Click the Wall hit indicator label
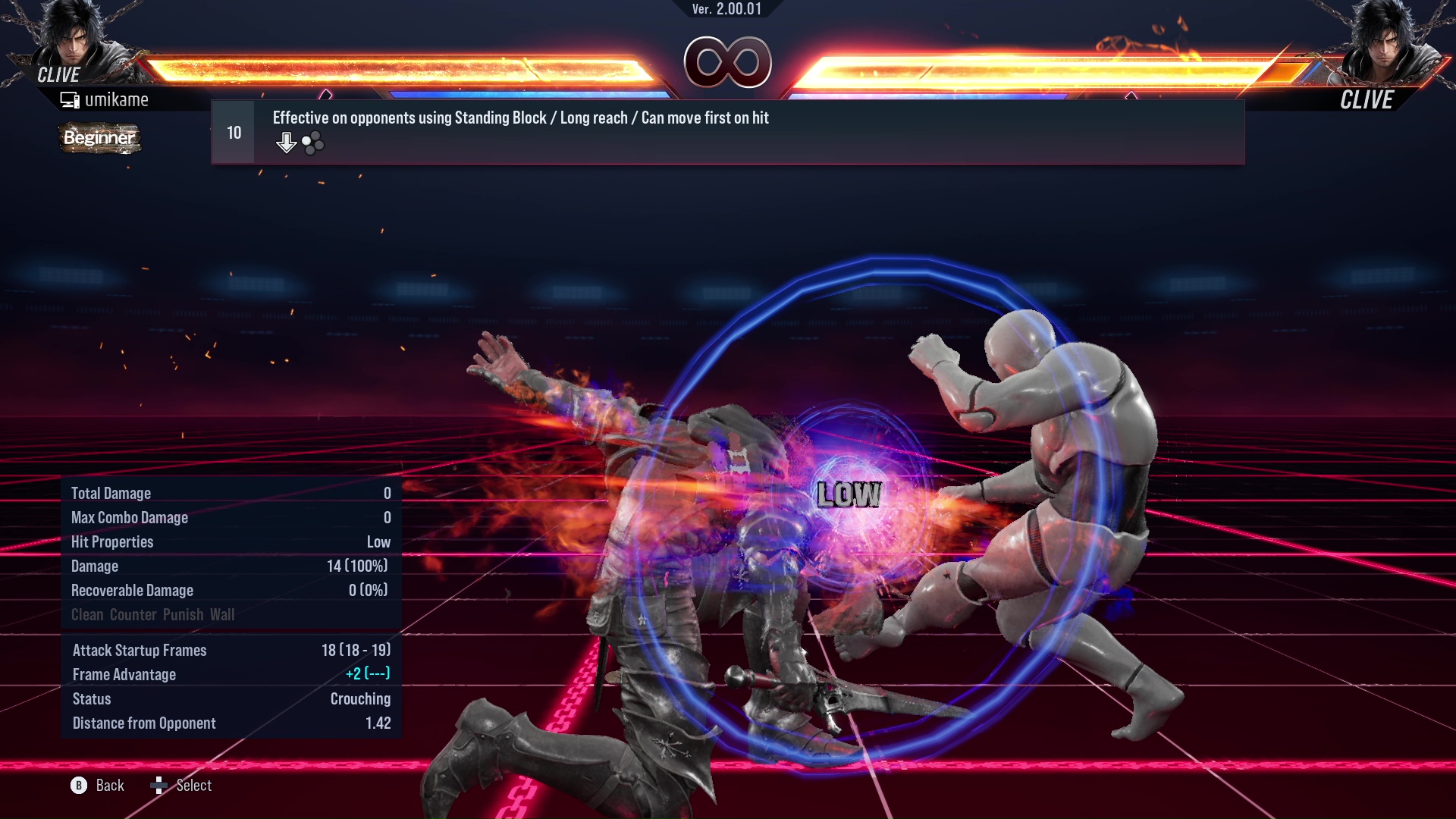 [224, 615]
